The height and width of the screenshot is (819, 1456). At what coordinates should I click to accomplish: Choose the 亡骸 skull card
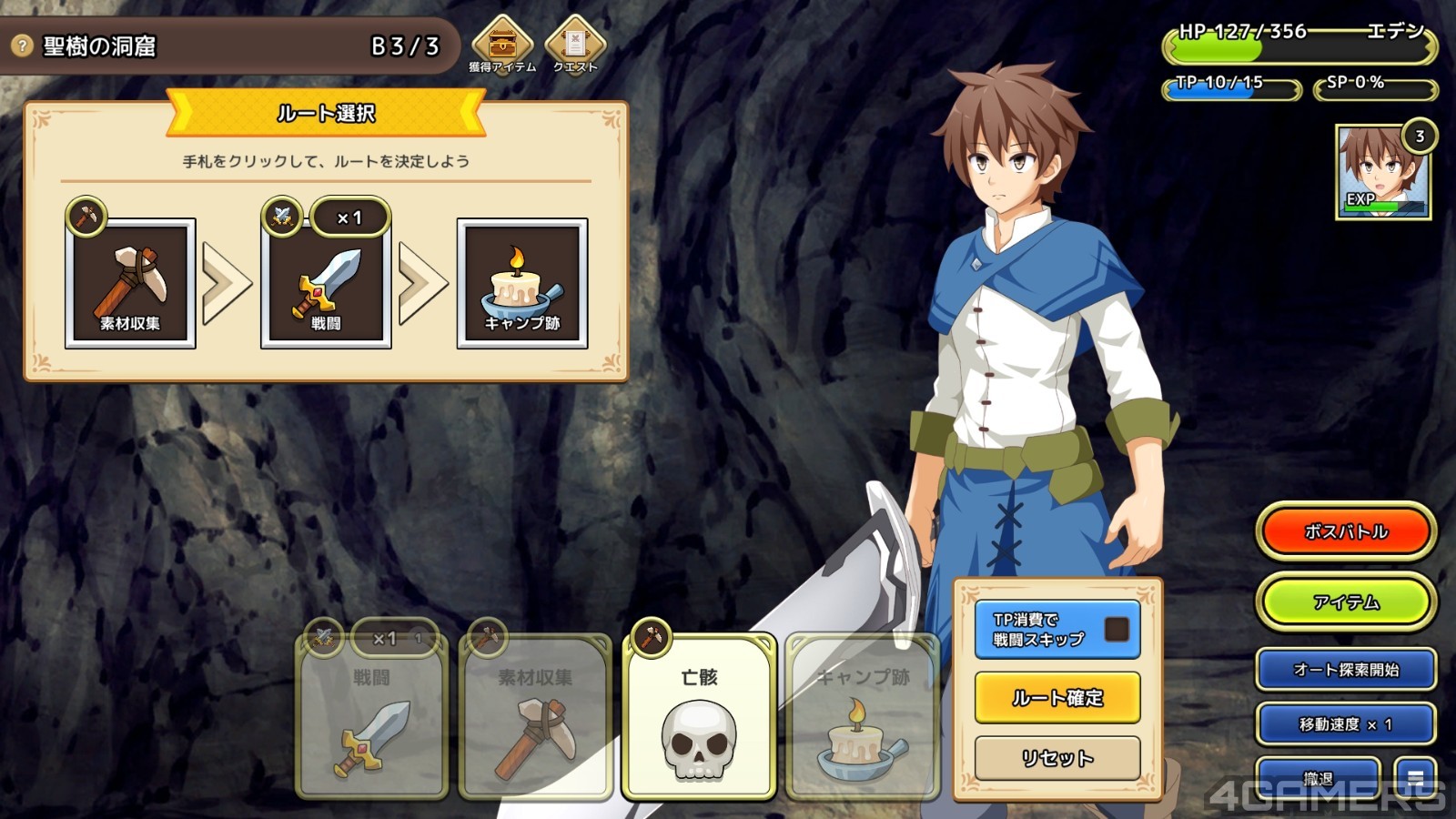tap(699, 717)
